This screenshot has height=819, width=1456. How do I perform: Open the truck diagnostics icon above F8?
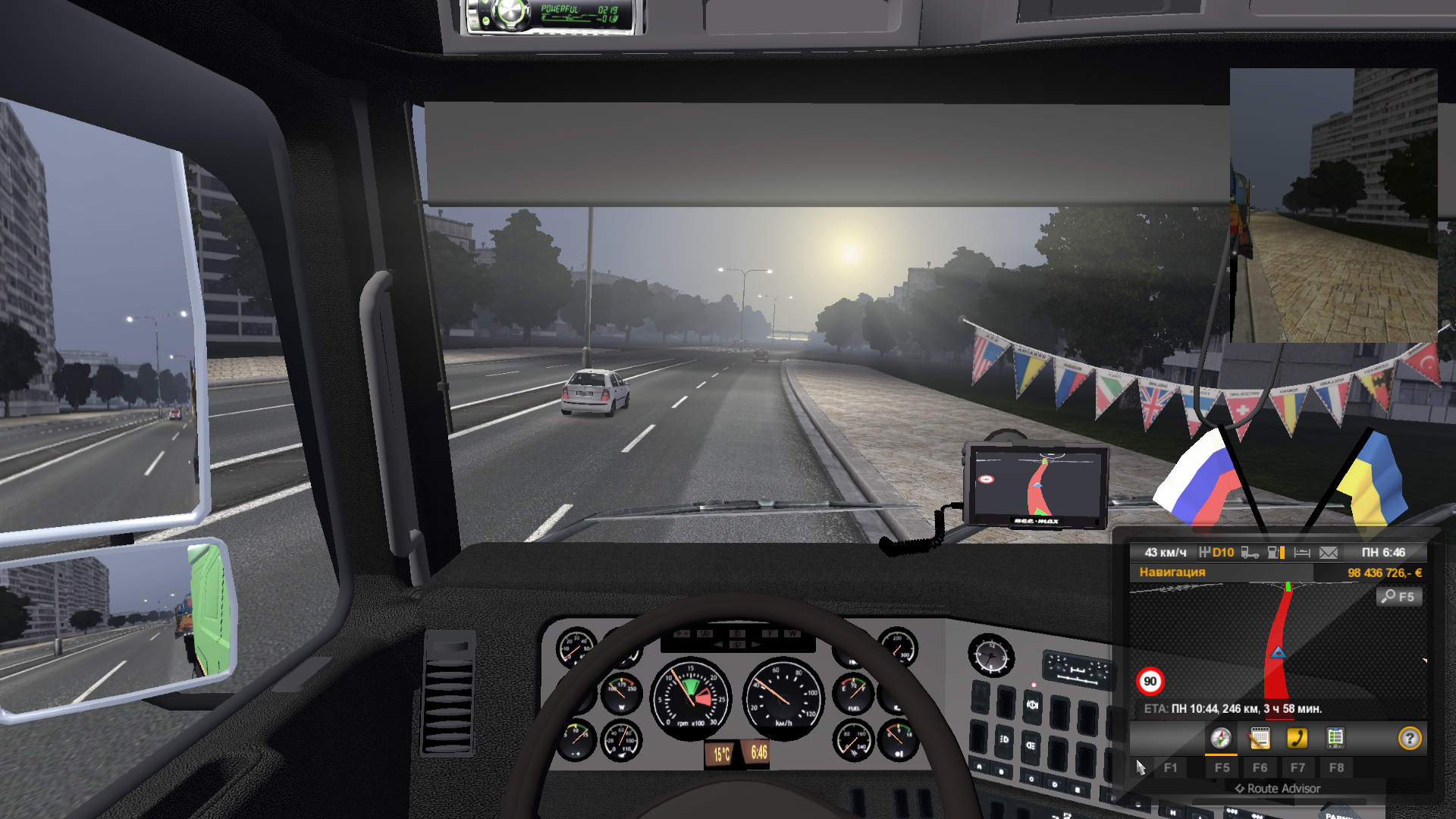coord(1335,739)
